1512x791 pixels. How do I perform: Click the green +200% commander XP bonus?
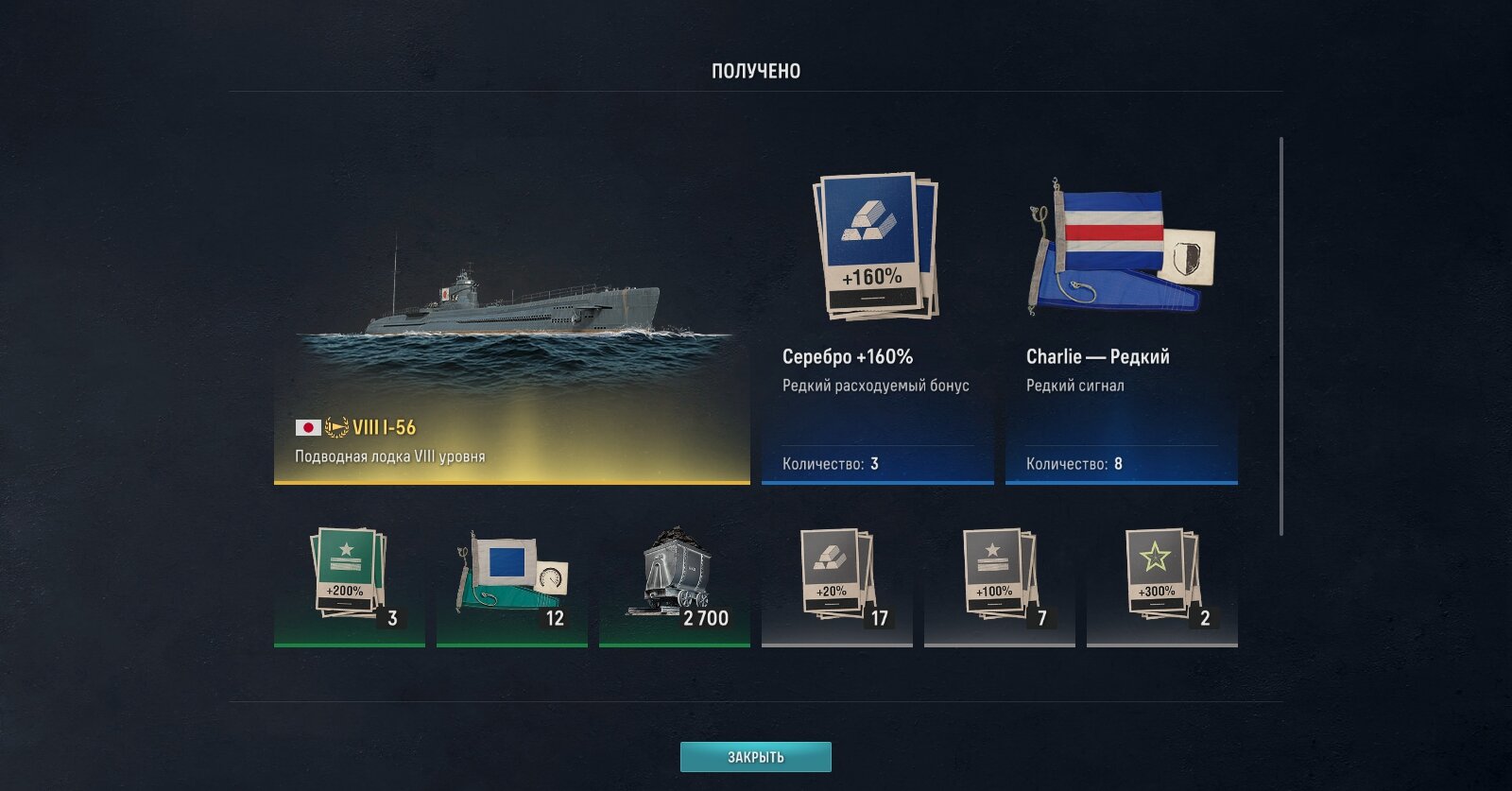[x=350, y=580]
